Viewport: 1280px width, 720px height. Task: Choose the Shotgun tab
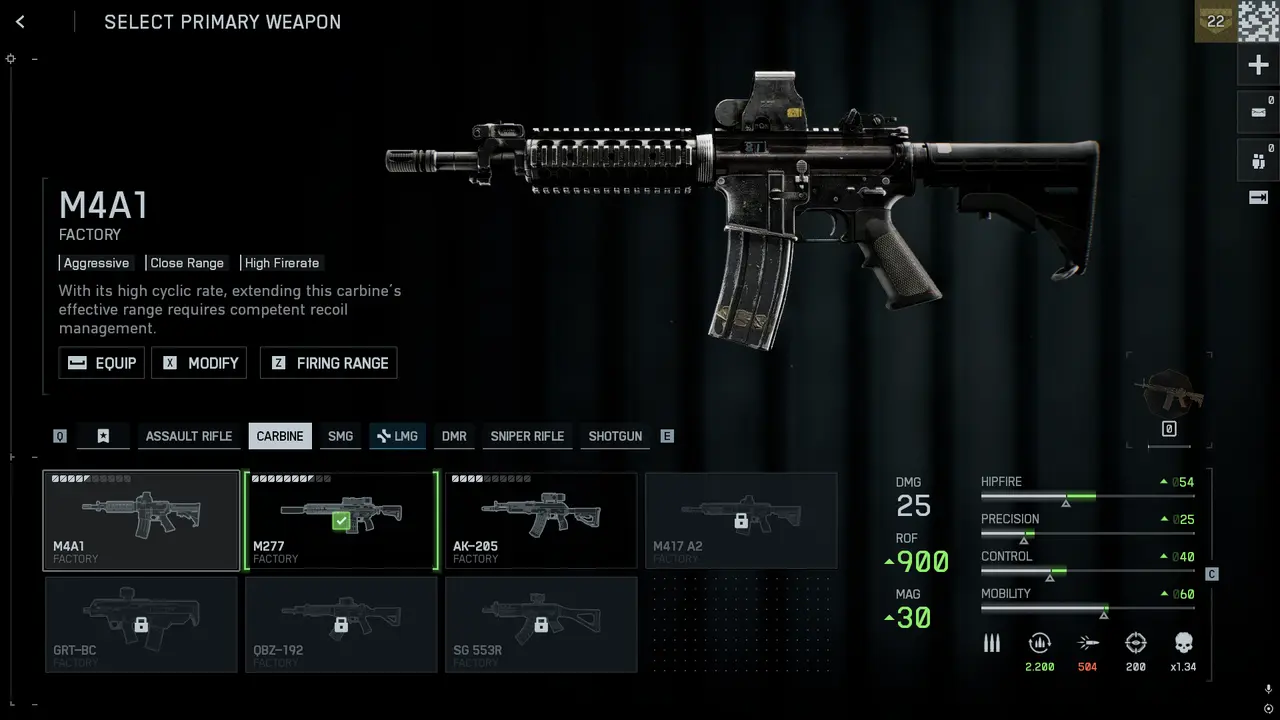click(615, 436)
